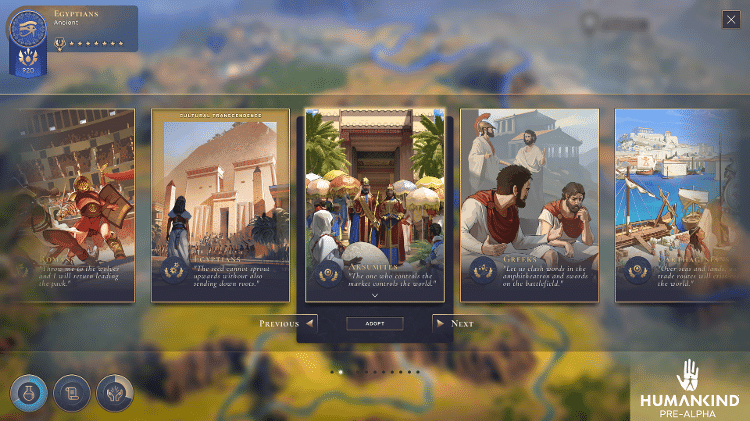Pick the Greeks culture card
Image resolution: width=750 pixels, height=421 pixels.
(529, 205)
